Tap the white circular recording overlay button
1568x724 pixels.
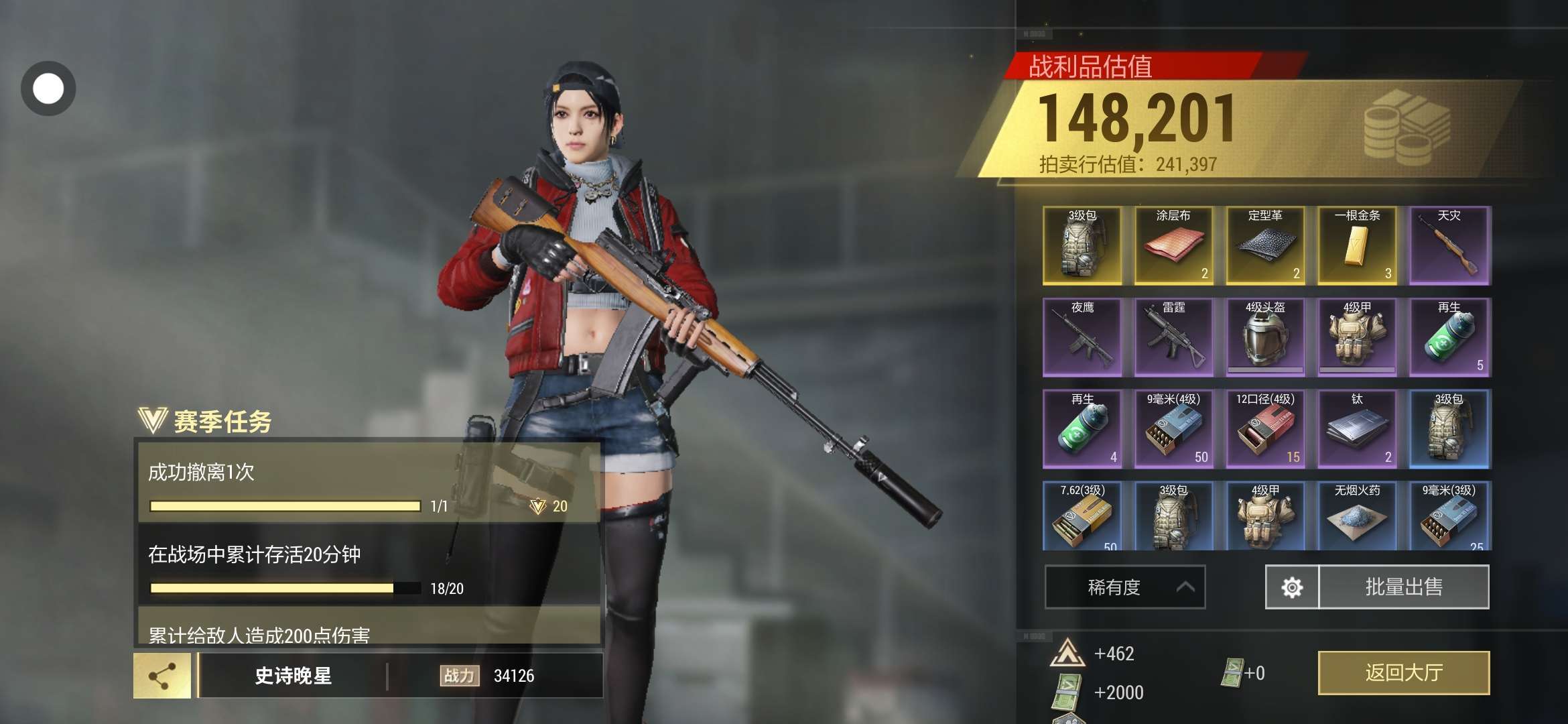click(48, 88)
